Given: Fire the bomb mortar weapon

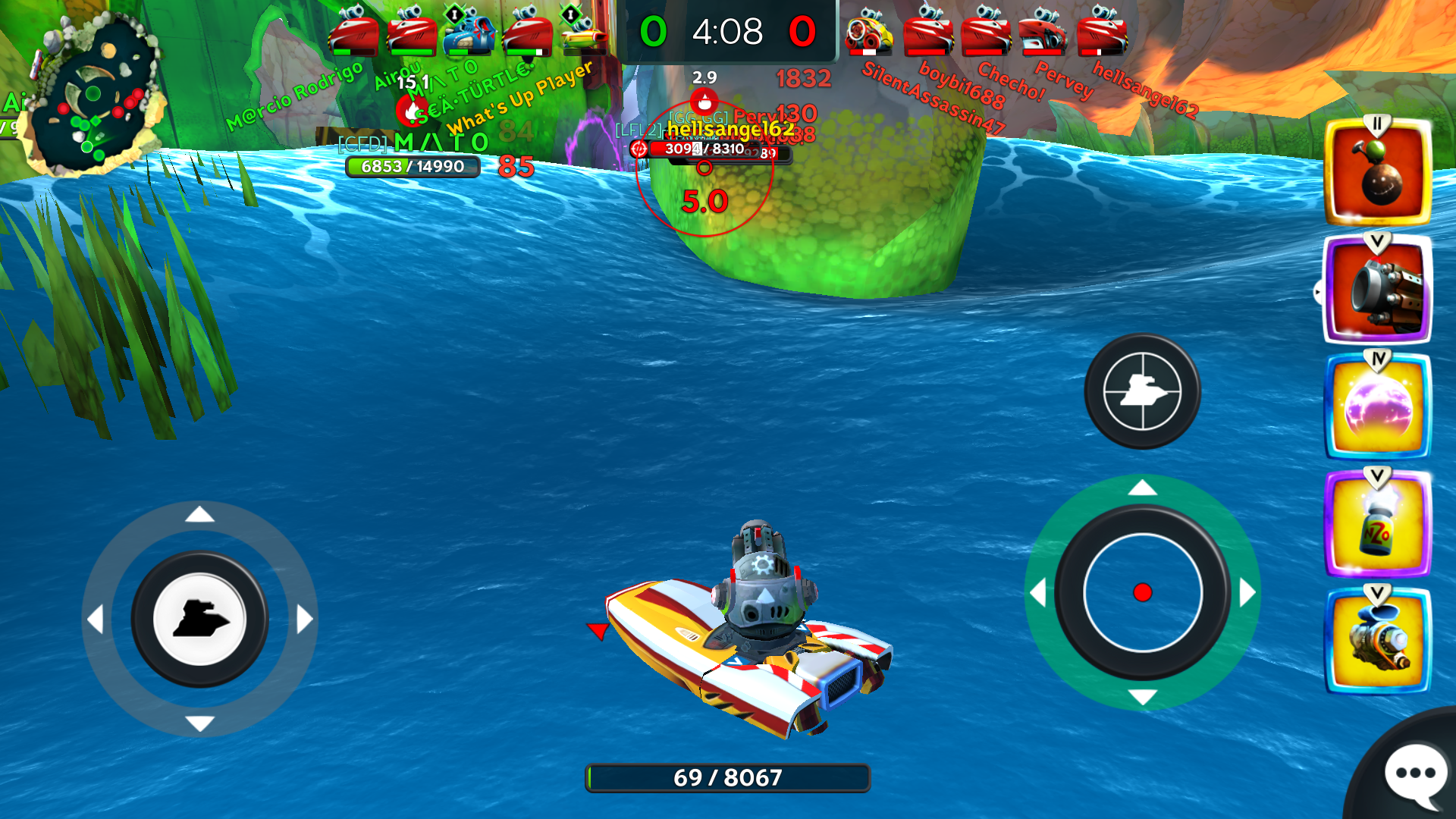Looking at the screenshot, I should click(1378, 173).
